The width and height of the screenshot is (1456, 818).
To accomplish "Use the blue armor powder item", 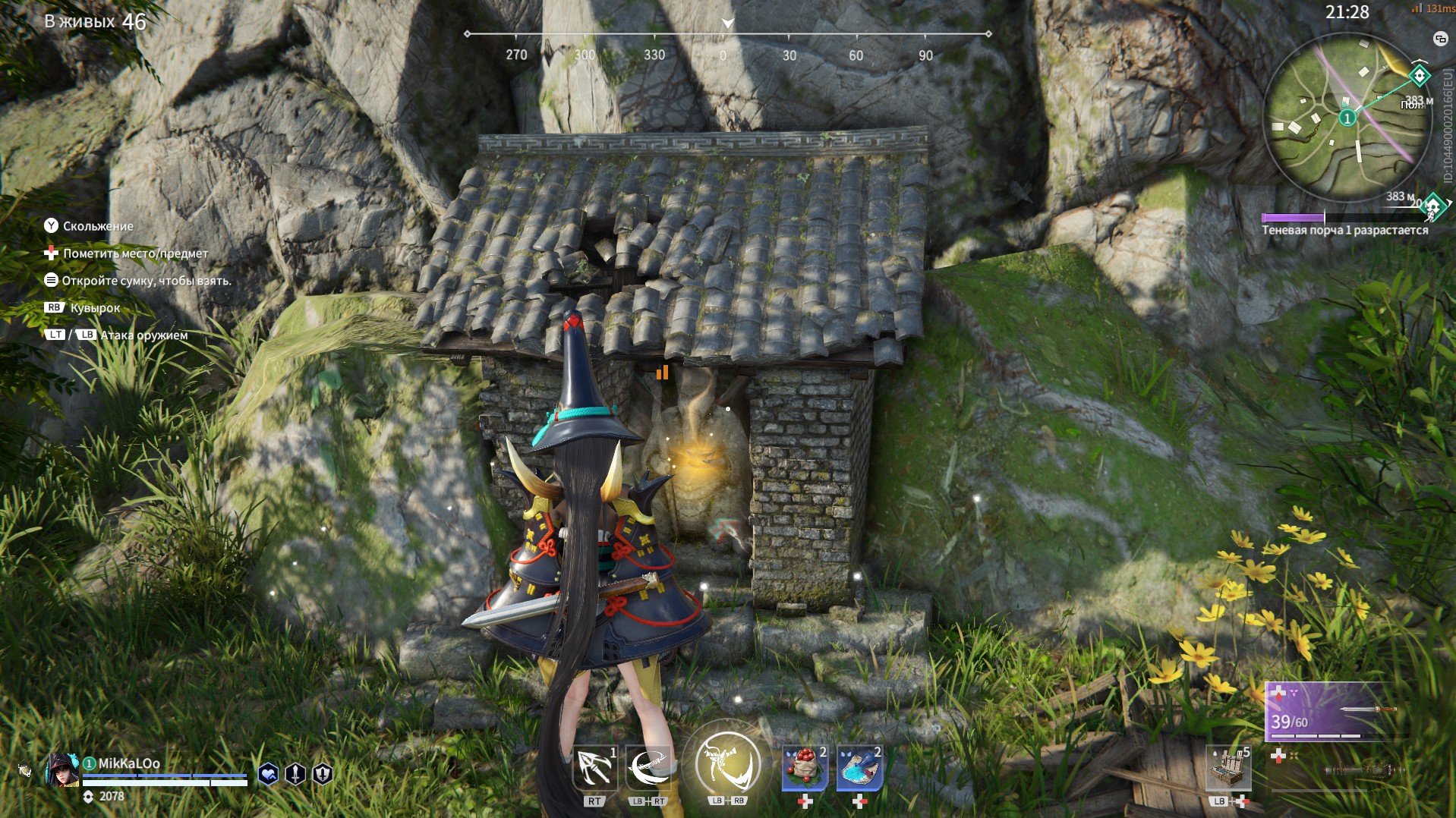I will coord(859,768).
